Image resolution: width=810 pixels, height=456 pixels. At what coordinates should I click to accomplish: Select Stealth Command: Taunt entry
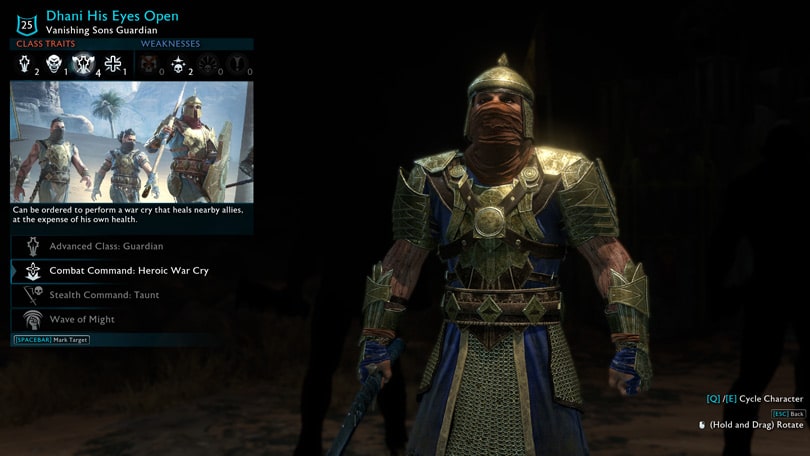104,295
